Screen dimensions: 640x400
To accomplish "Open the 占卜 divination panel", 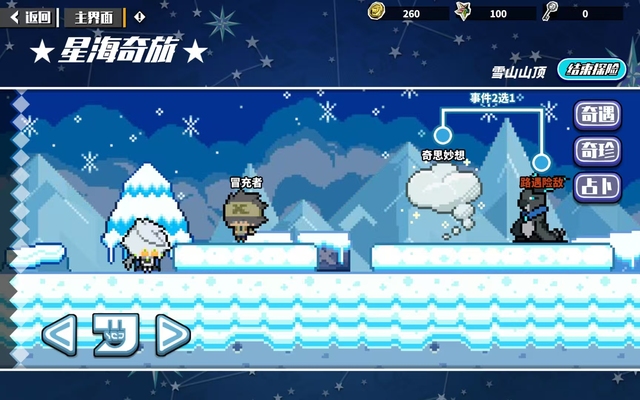I will click(x=597, y=187).
